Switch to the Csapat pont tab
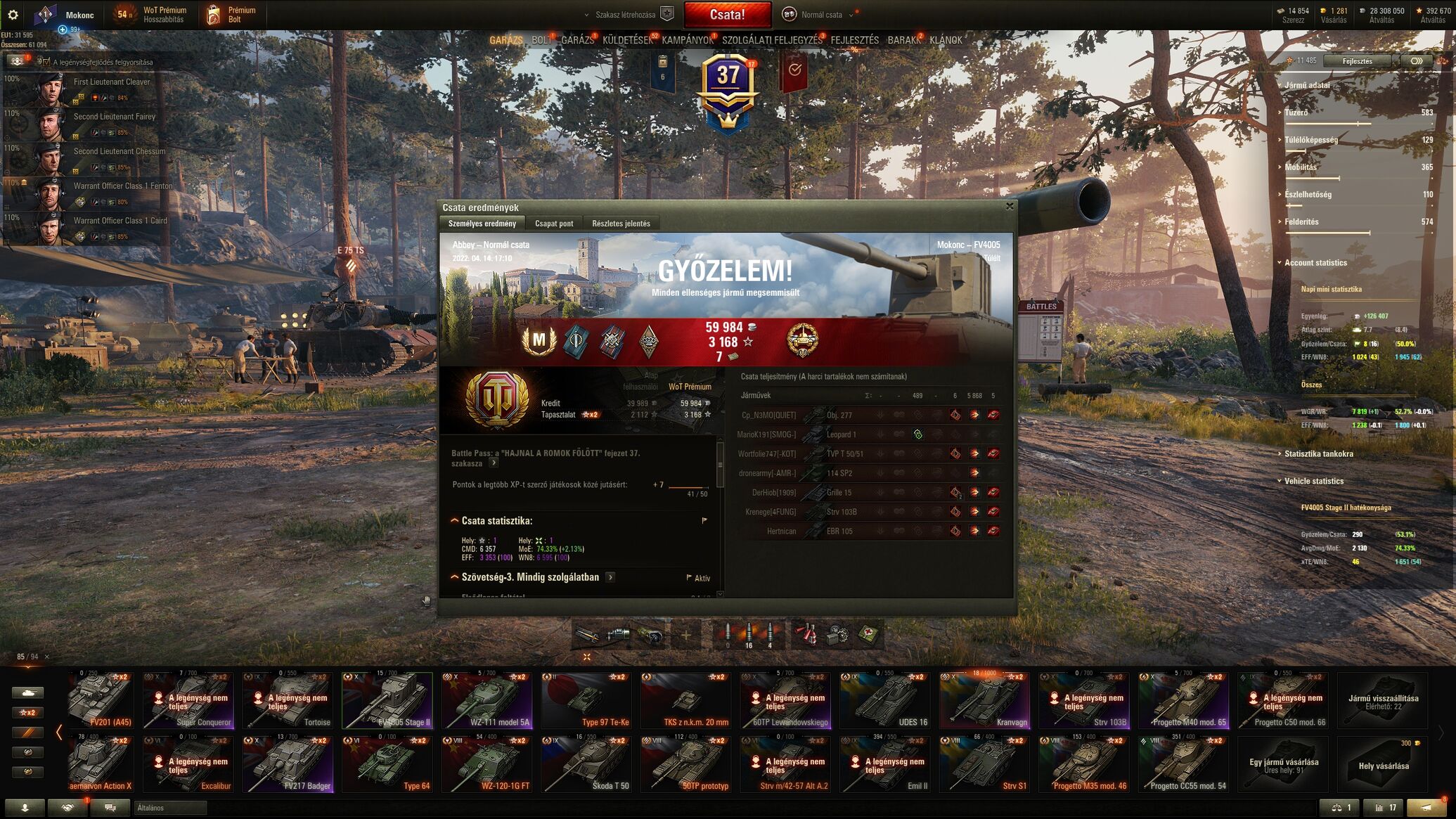 tap(554, 224)
